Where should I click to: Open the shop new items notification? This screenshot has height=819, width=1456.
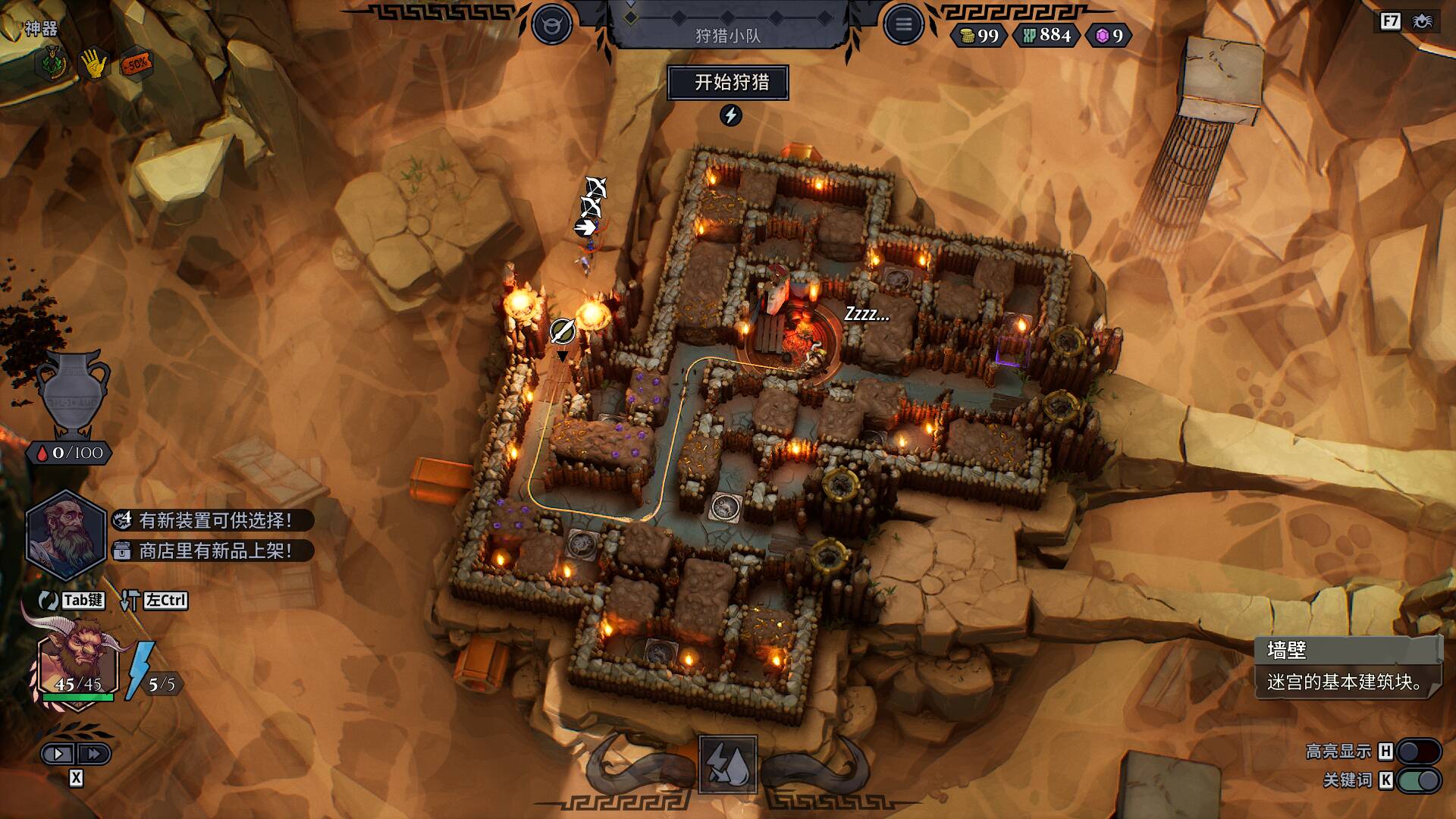pyautogui.click(x=214, y=551)
